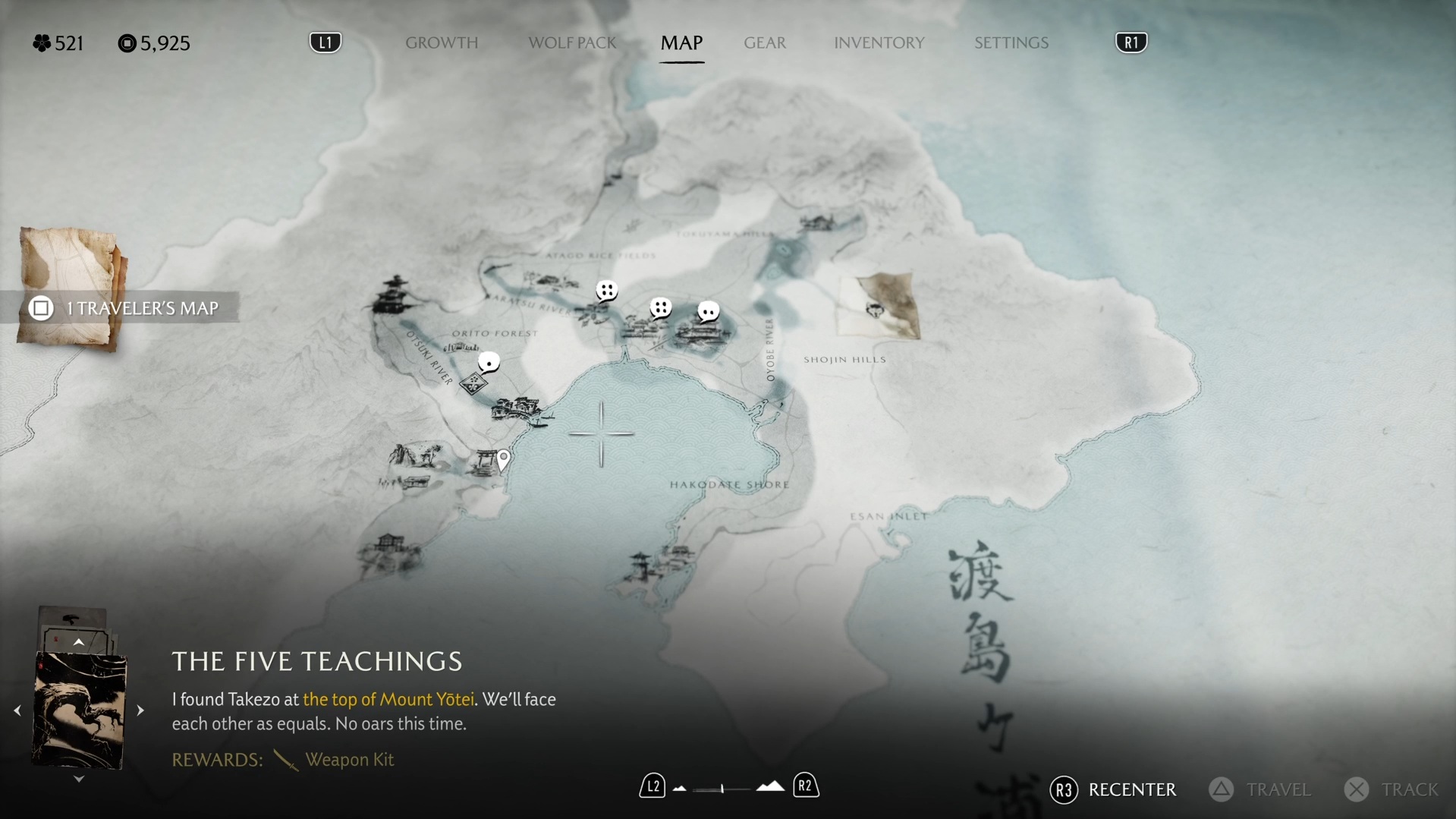The image size is (1456, 819).
Task: Open the 1 Traveler's Map entry
Action: coord(125,307)
